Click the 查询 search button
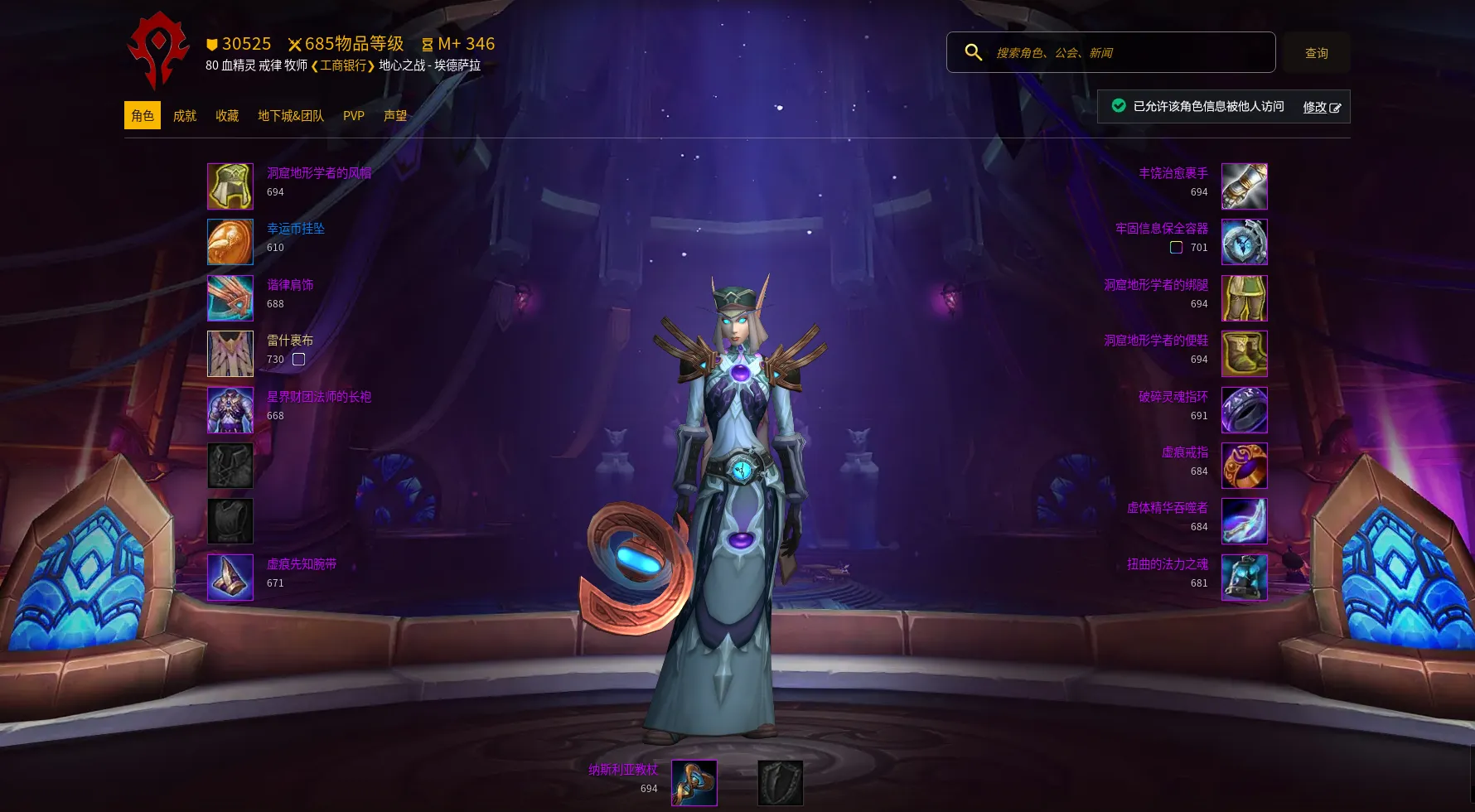The image size is (1475, 812). [x=1316, y=53]
